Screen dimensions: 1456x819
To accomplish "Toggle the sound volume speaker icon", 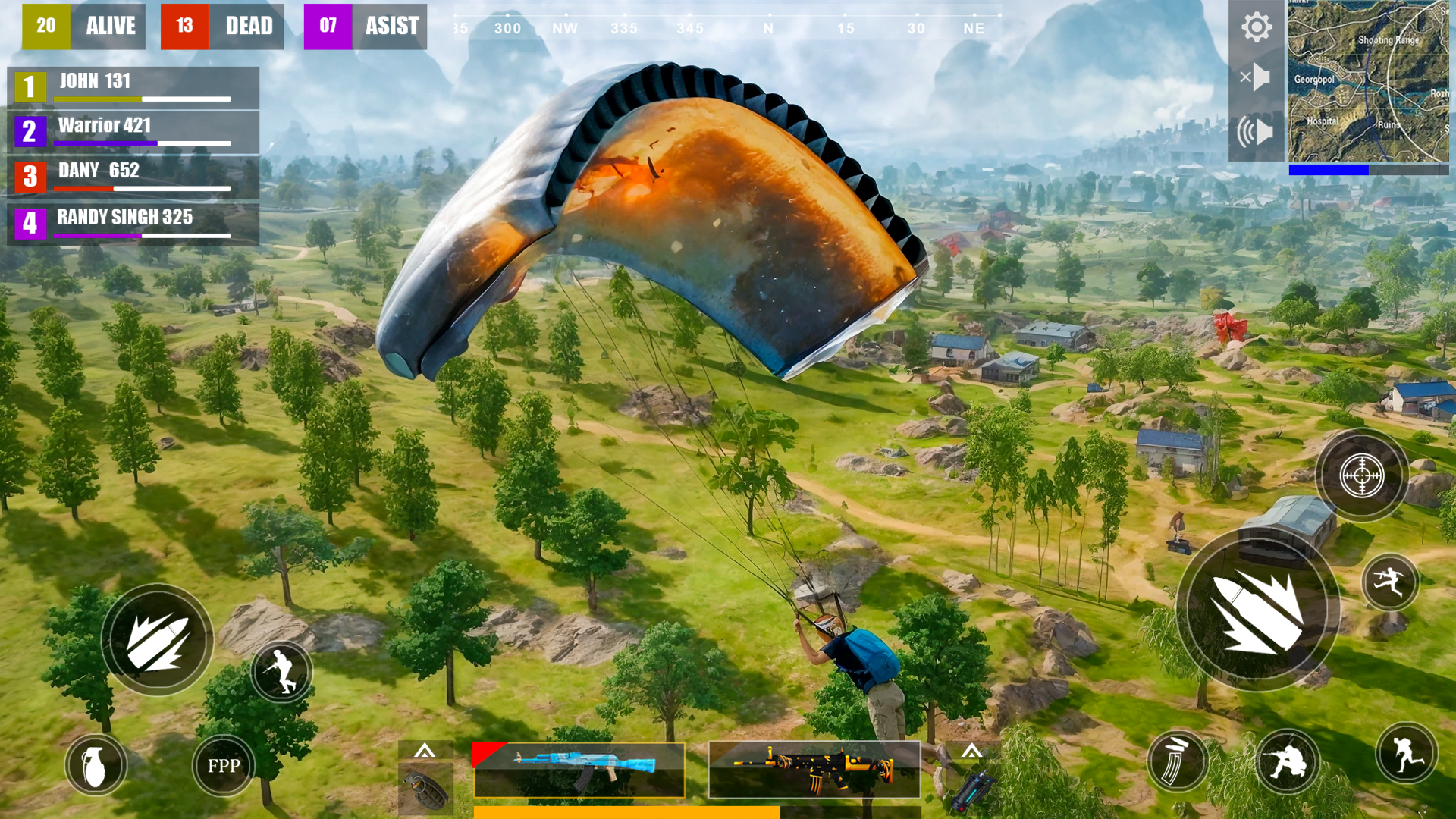I will (1256, 132).
